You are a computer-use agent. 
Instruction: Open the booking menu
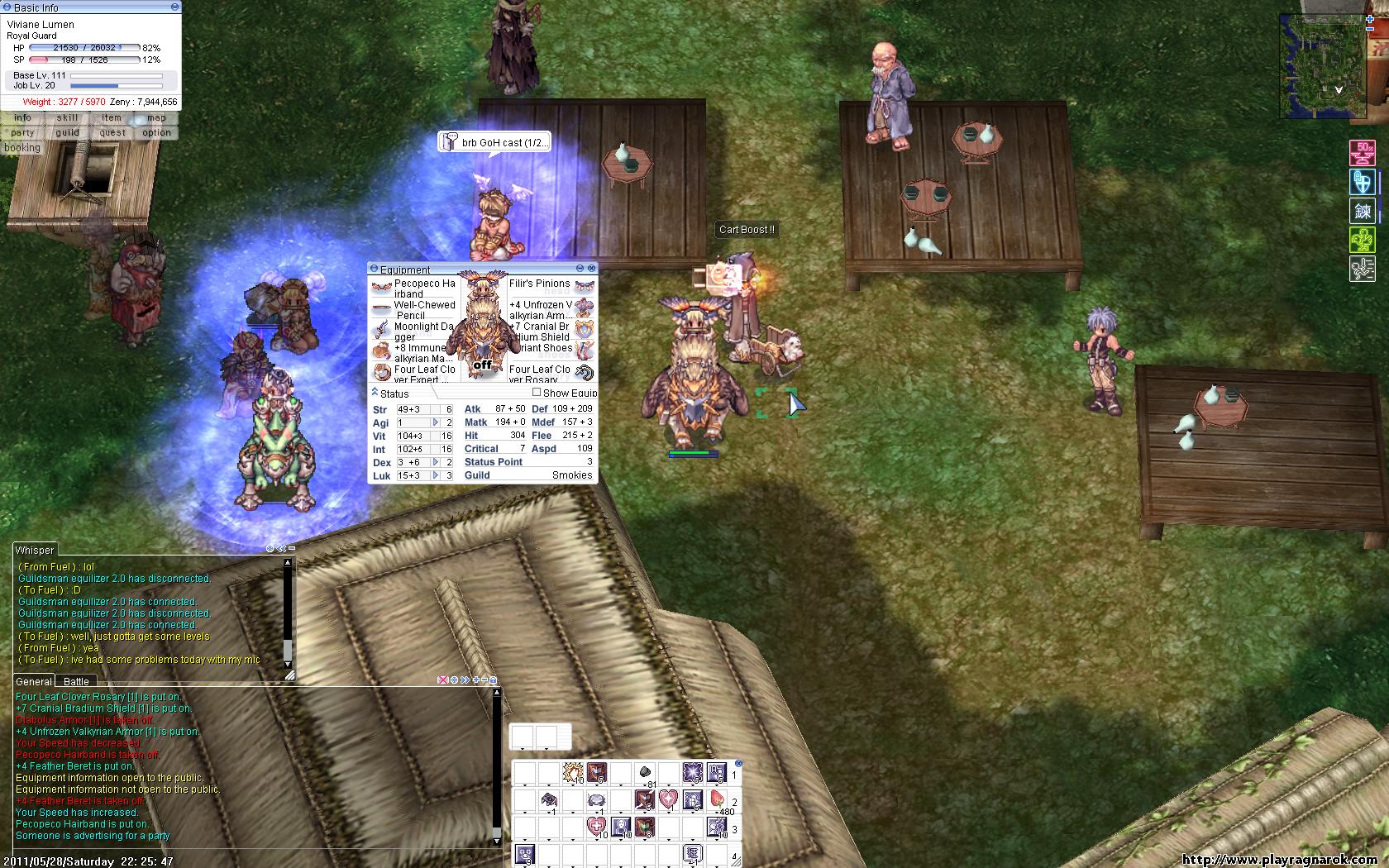22,148
